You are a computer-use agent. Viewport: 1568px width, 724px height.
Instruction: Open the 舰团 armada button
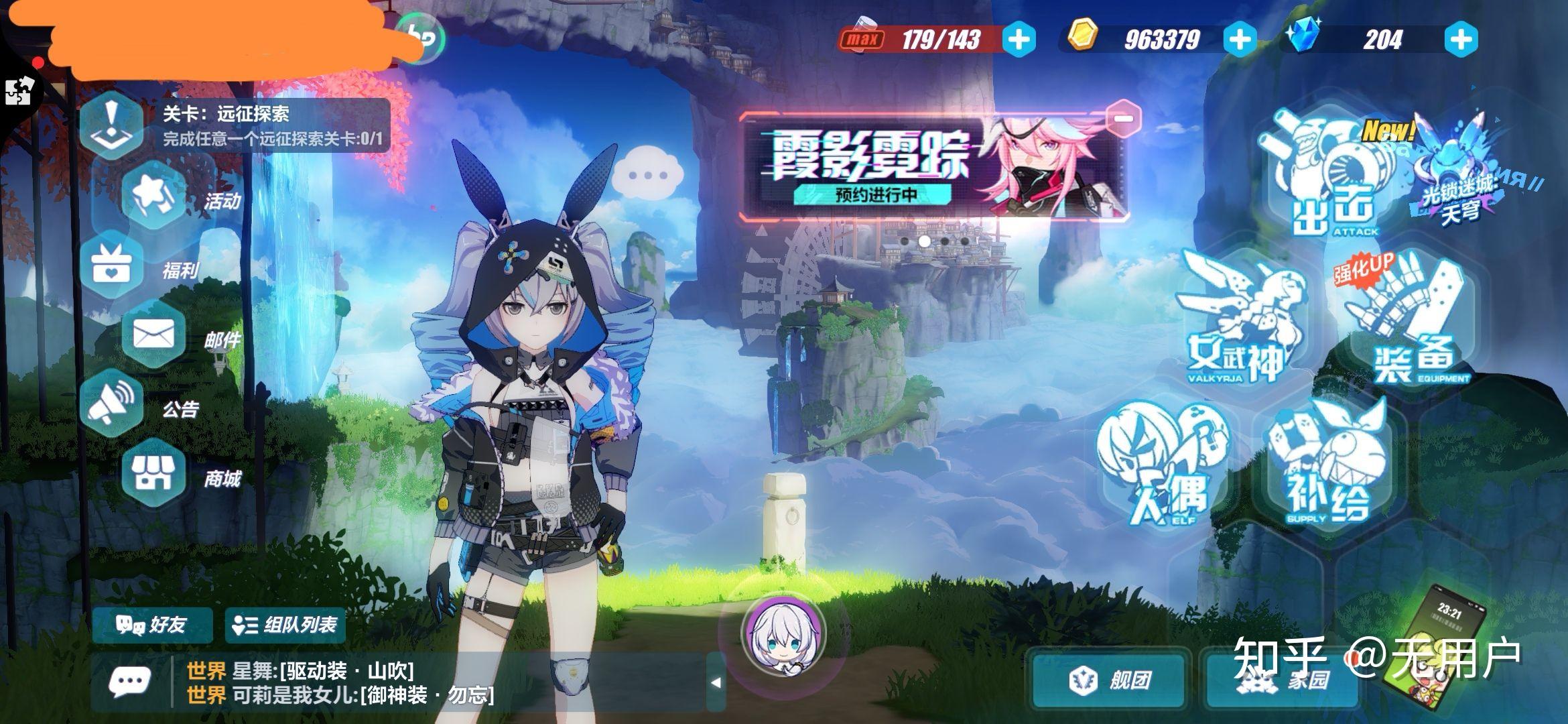[1109, 680]
